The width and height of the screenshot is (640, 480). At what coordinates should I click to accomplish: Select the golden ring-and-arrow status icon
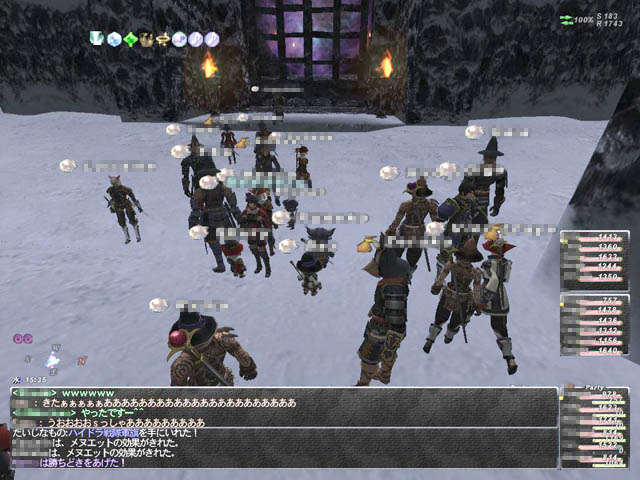pyautogui.click(x=161, y=39)
